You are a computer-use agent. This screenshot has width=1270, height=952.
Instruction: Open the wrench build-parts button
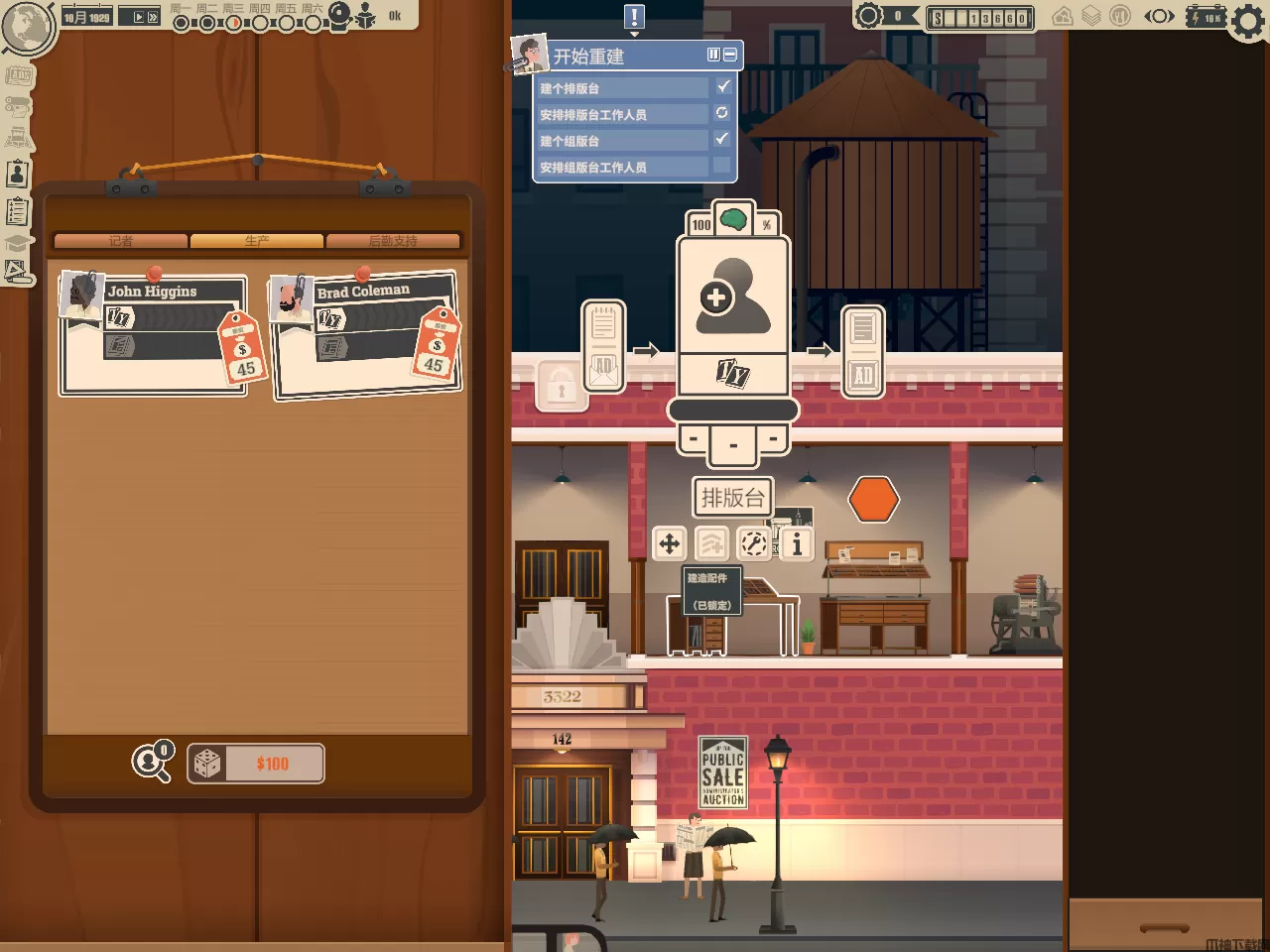pos(754,543)
